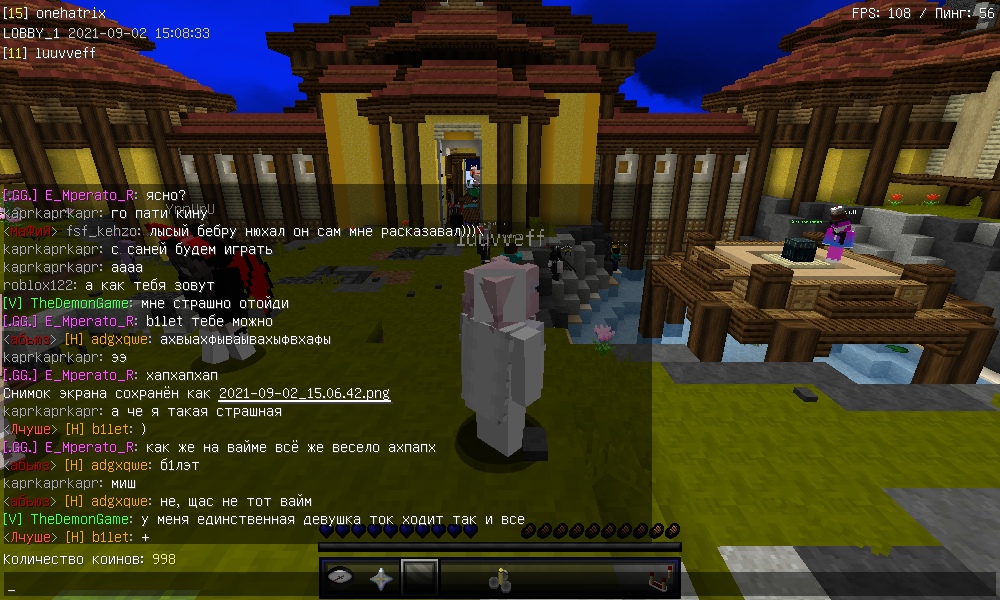Viewport: 1000px width, 600px height.
Task: Select the redstone comparator hotbar slot
Action: [x=658, y=578]
